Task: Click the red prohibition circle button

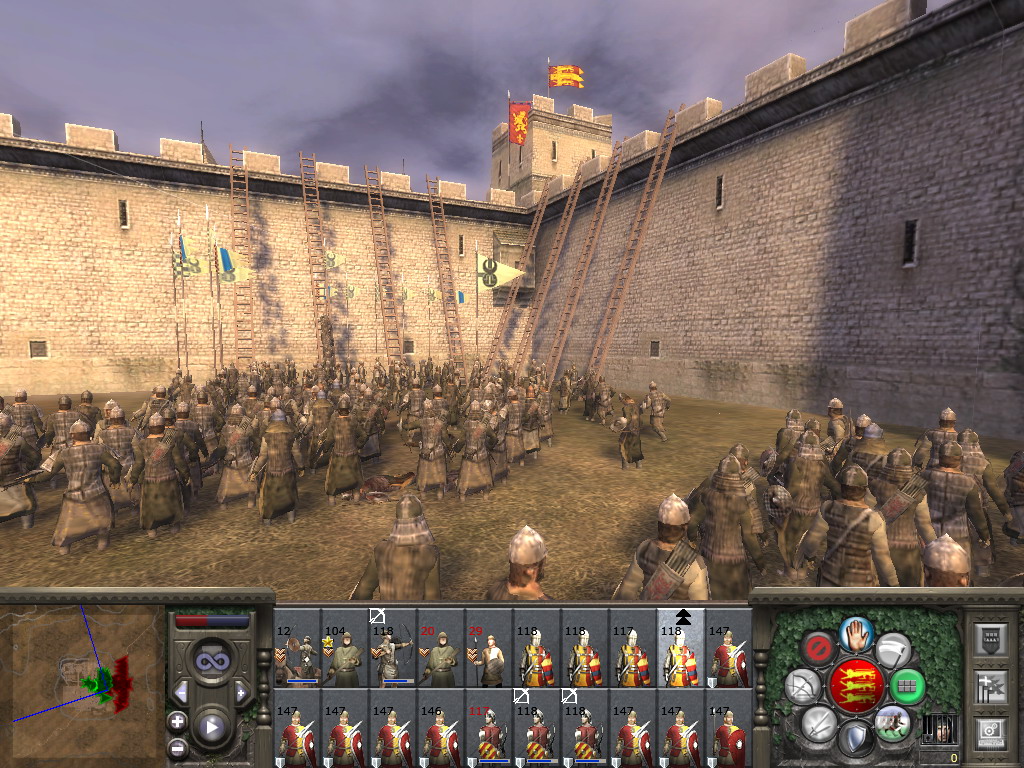Action: pyautogui.click(x=819, y=647)
